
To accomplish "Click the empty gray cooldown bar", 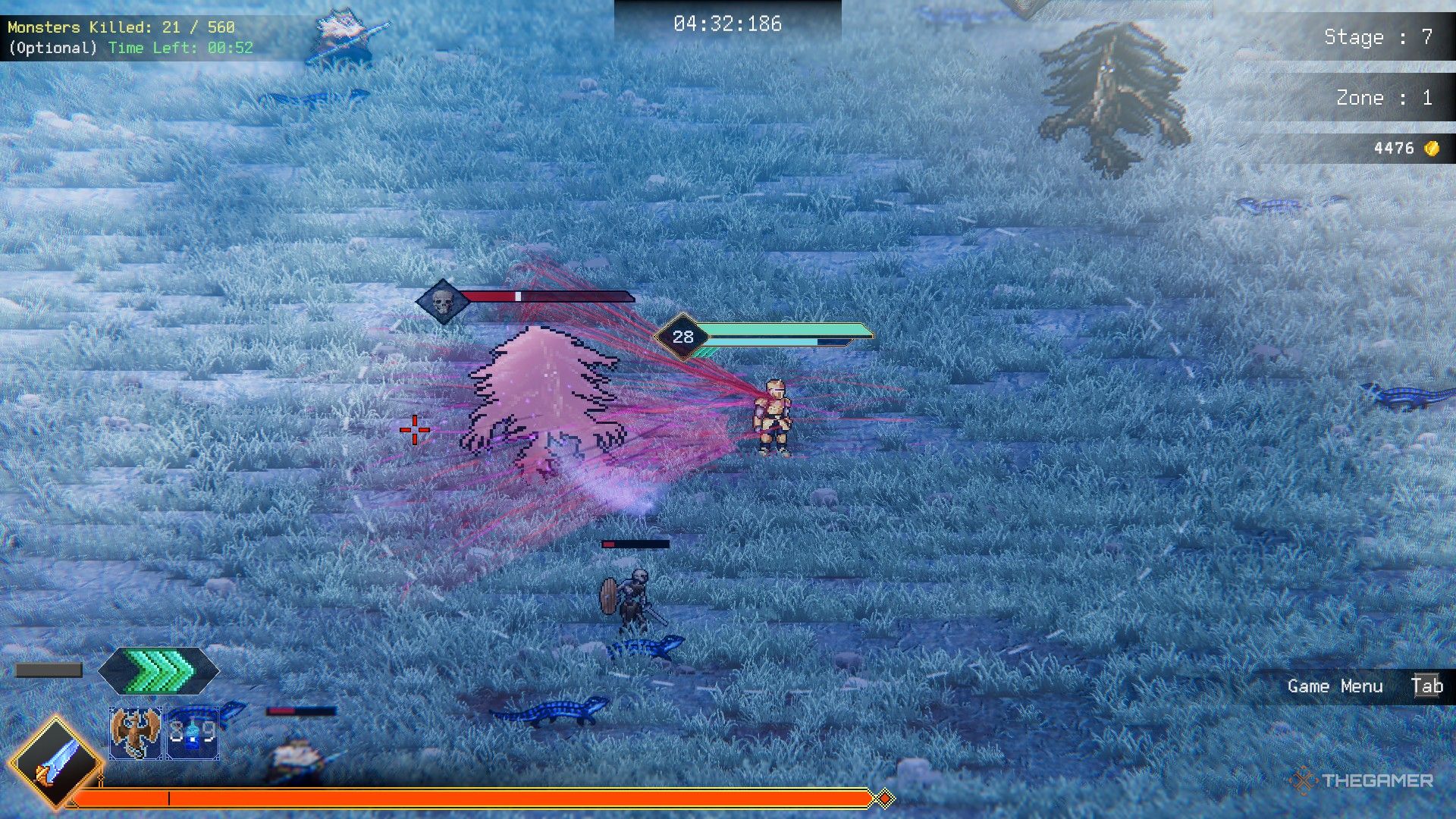I will pyautogui.click(x=49, y=670).
